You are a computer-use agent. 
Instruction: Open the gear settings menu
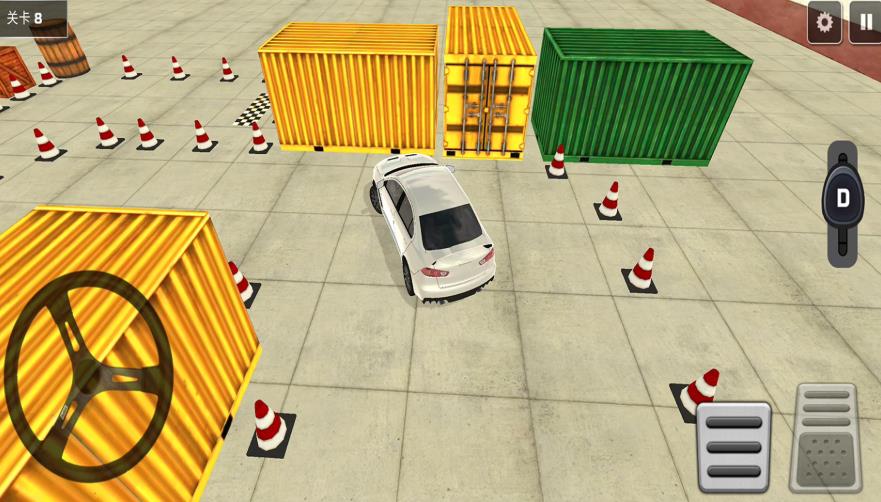pyautogui.click(x=824, y=22)
